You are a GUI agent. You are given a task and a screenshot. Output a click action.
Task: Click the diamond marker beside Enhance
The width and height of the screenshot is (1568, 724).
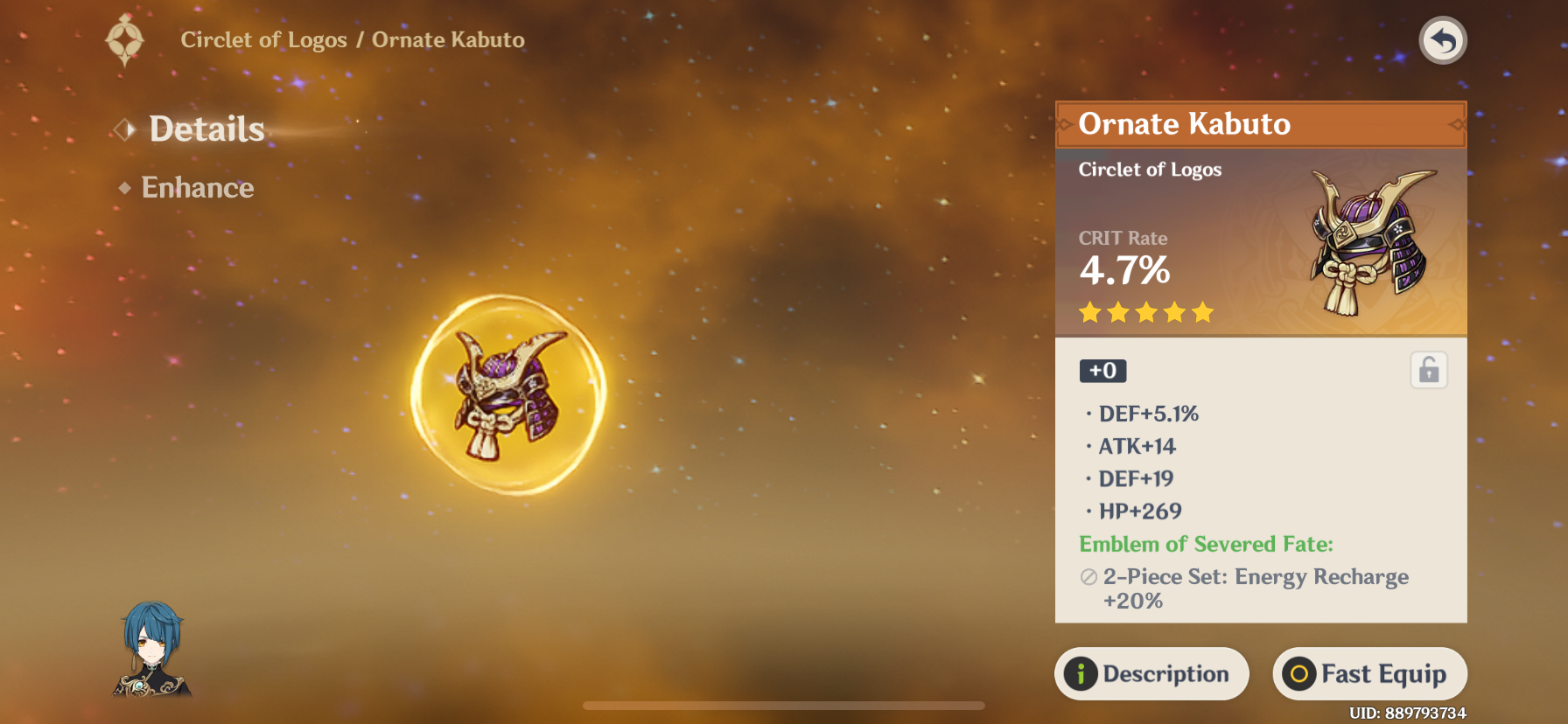125,187
